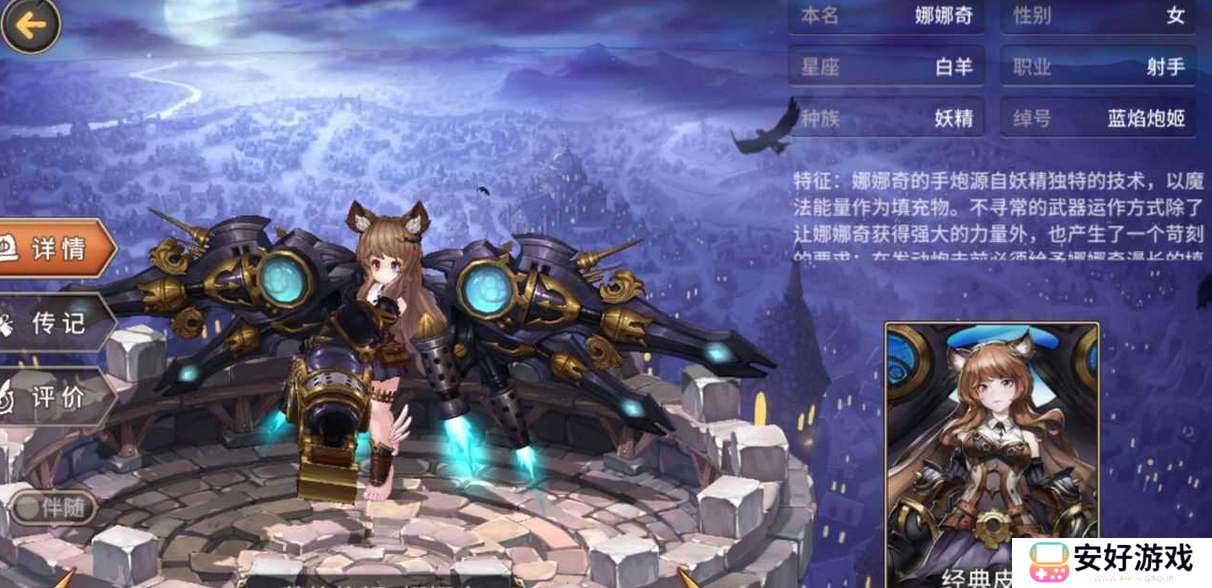Screen dimensions: 1212x588
Task: Open the 详情 details tab
Action: point(55,248)
